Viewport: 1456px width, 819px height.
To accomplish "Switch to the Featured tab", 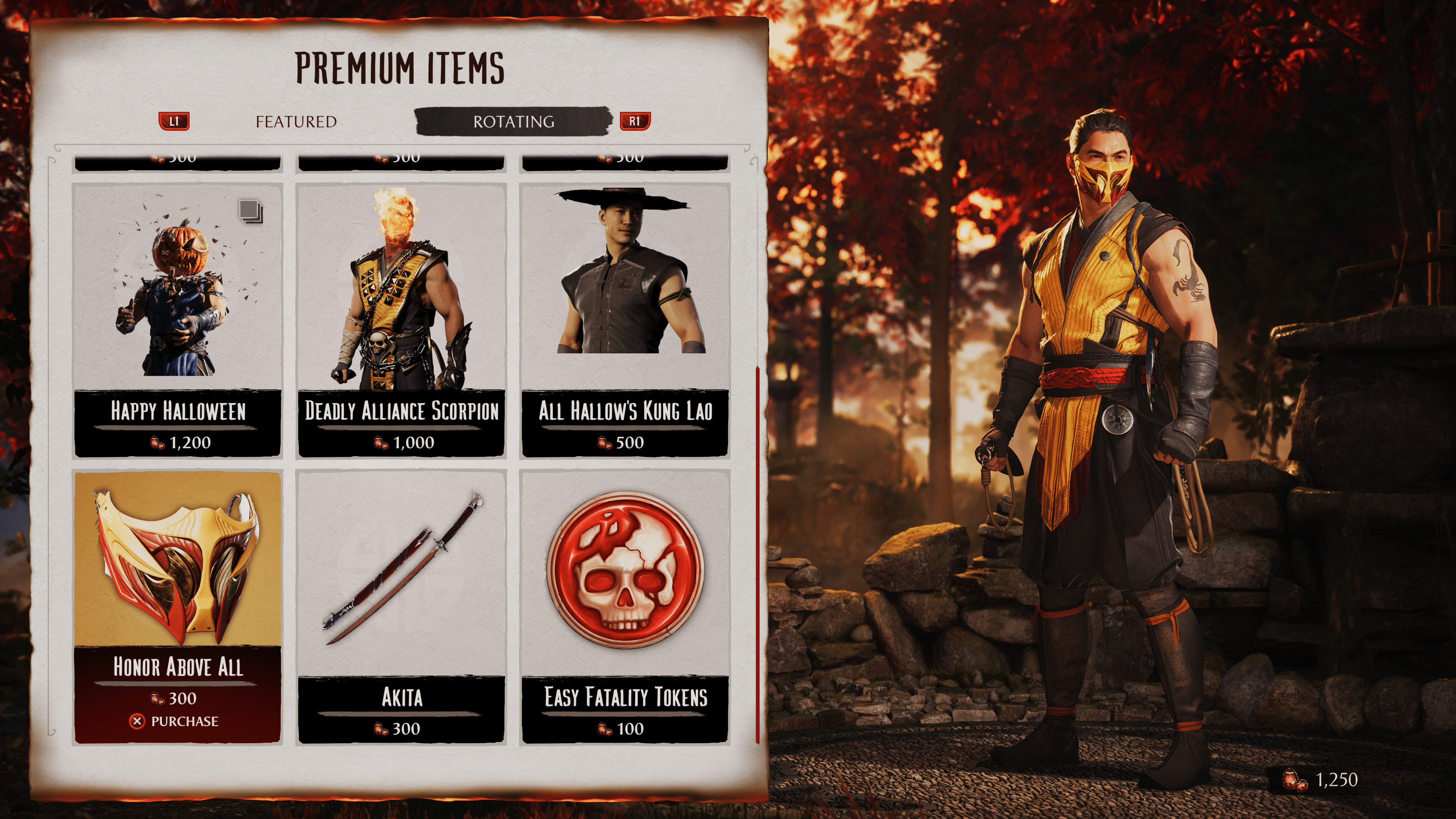I will tap(296, 121).
